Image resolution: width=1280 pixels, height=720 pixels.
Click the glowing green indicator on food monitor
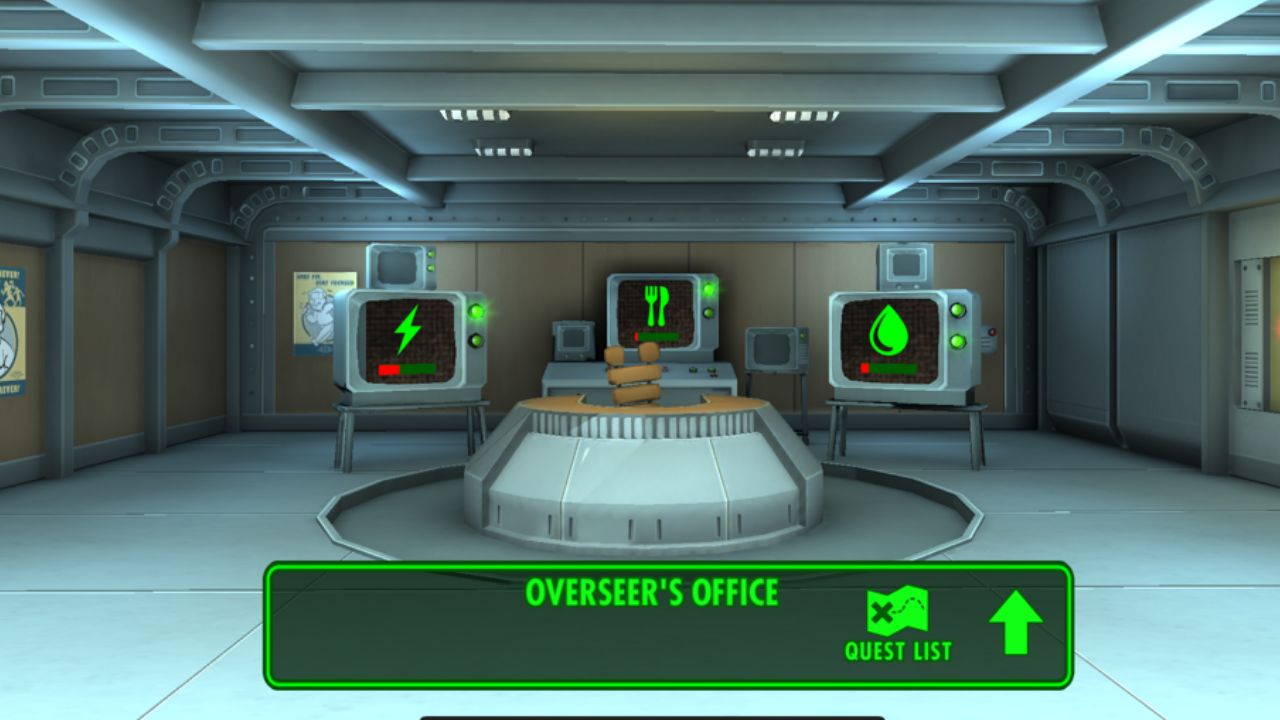710,290
